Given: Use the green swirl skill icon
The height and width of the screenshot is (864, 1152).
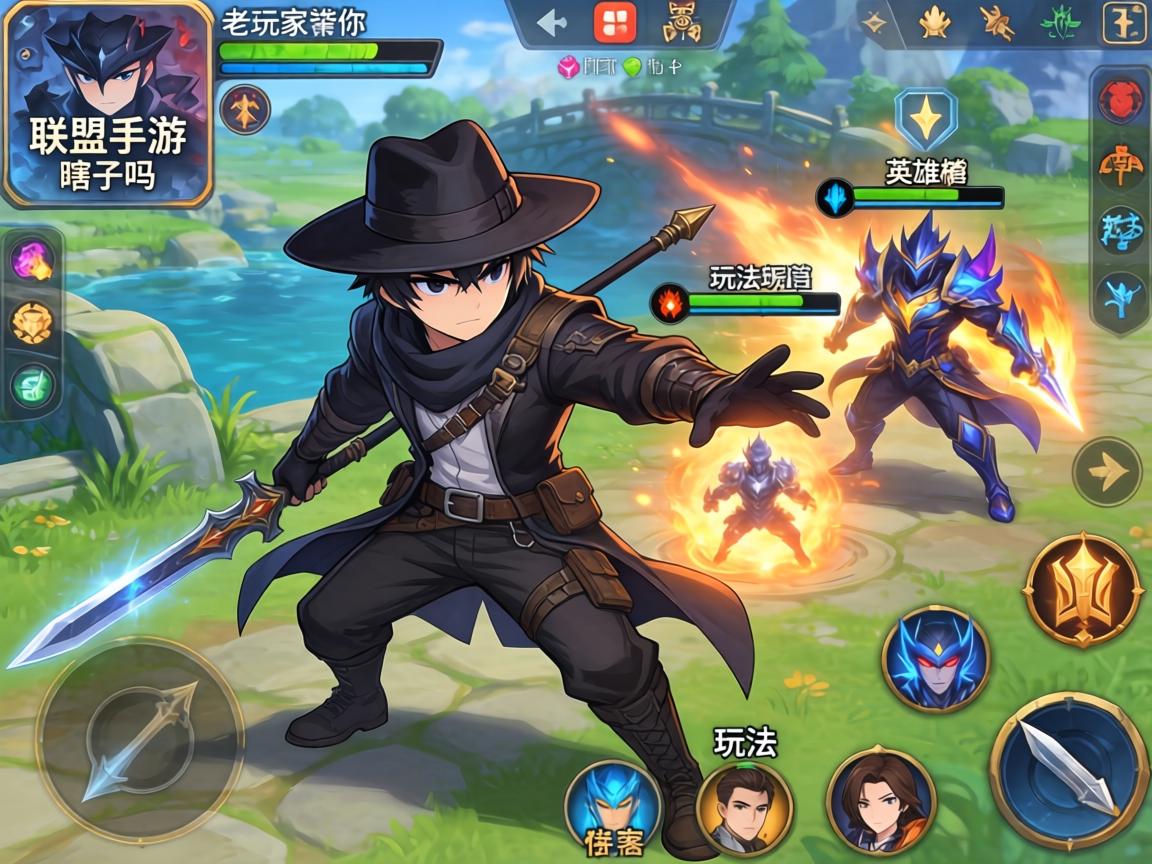Looking at the screenshot, I should click(32, 386).
